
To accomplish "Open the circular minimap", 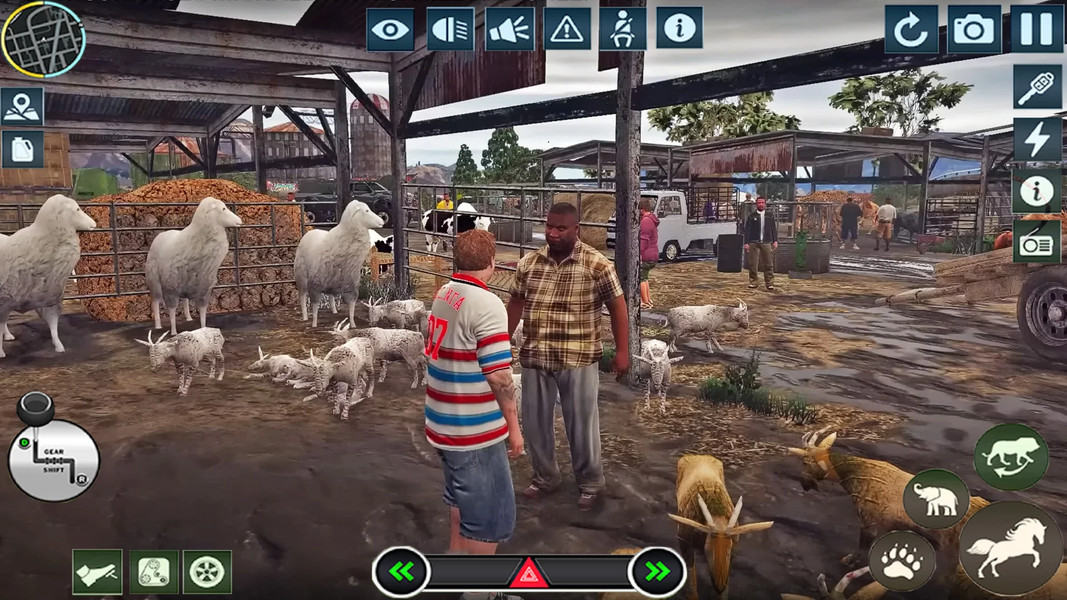I will pos(44,39).
